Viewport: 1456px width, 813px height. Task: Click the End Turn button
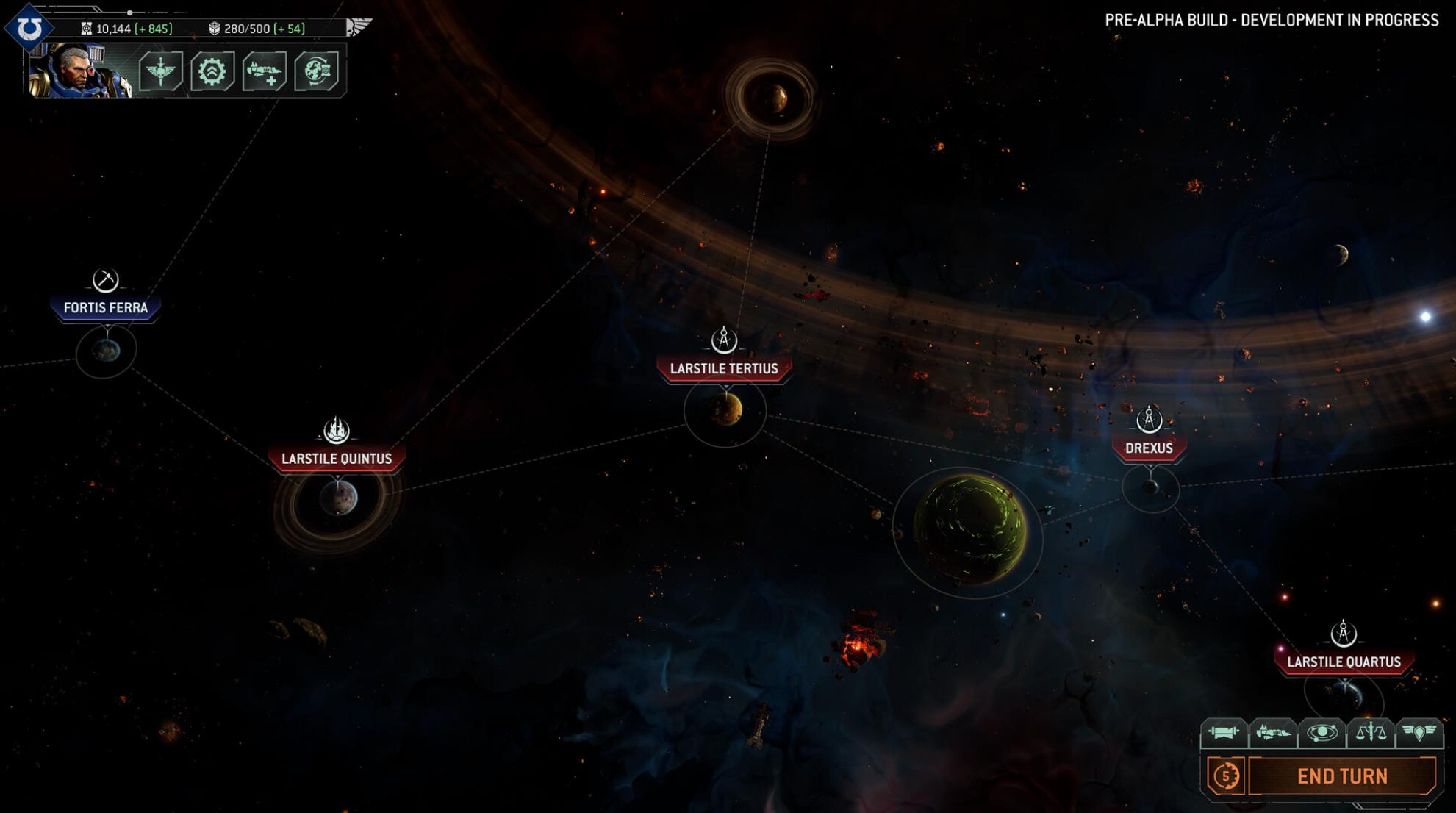pos(1342,776)
